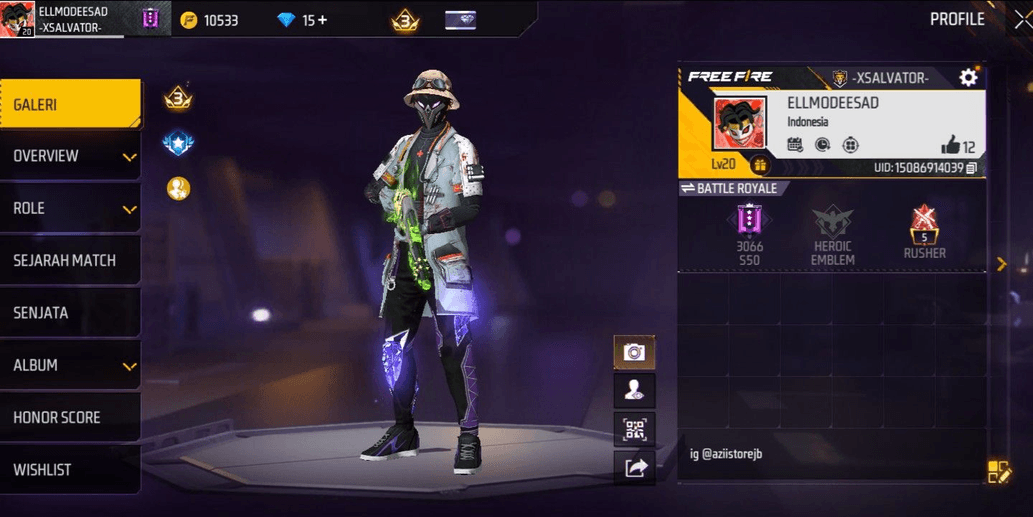Edit the profile signature

point(999,472)
